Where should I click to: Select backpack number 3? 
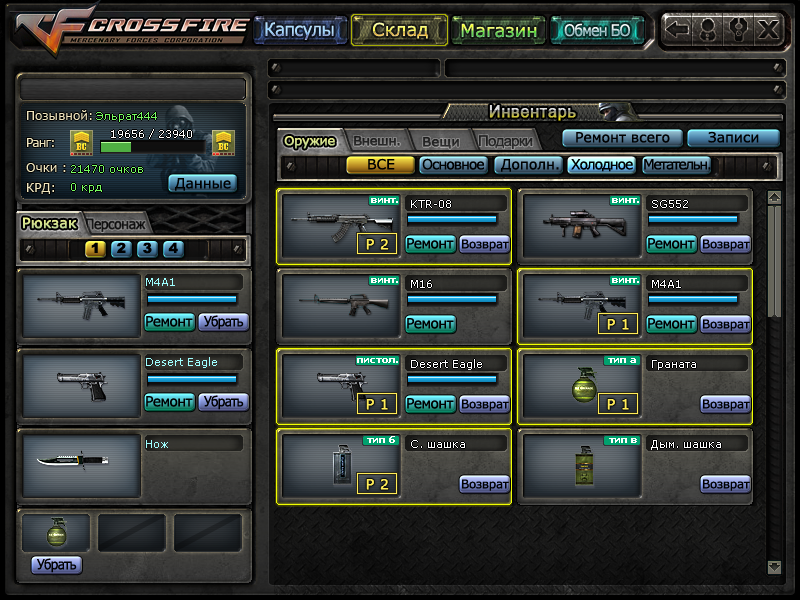click(x=146, y=249)
